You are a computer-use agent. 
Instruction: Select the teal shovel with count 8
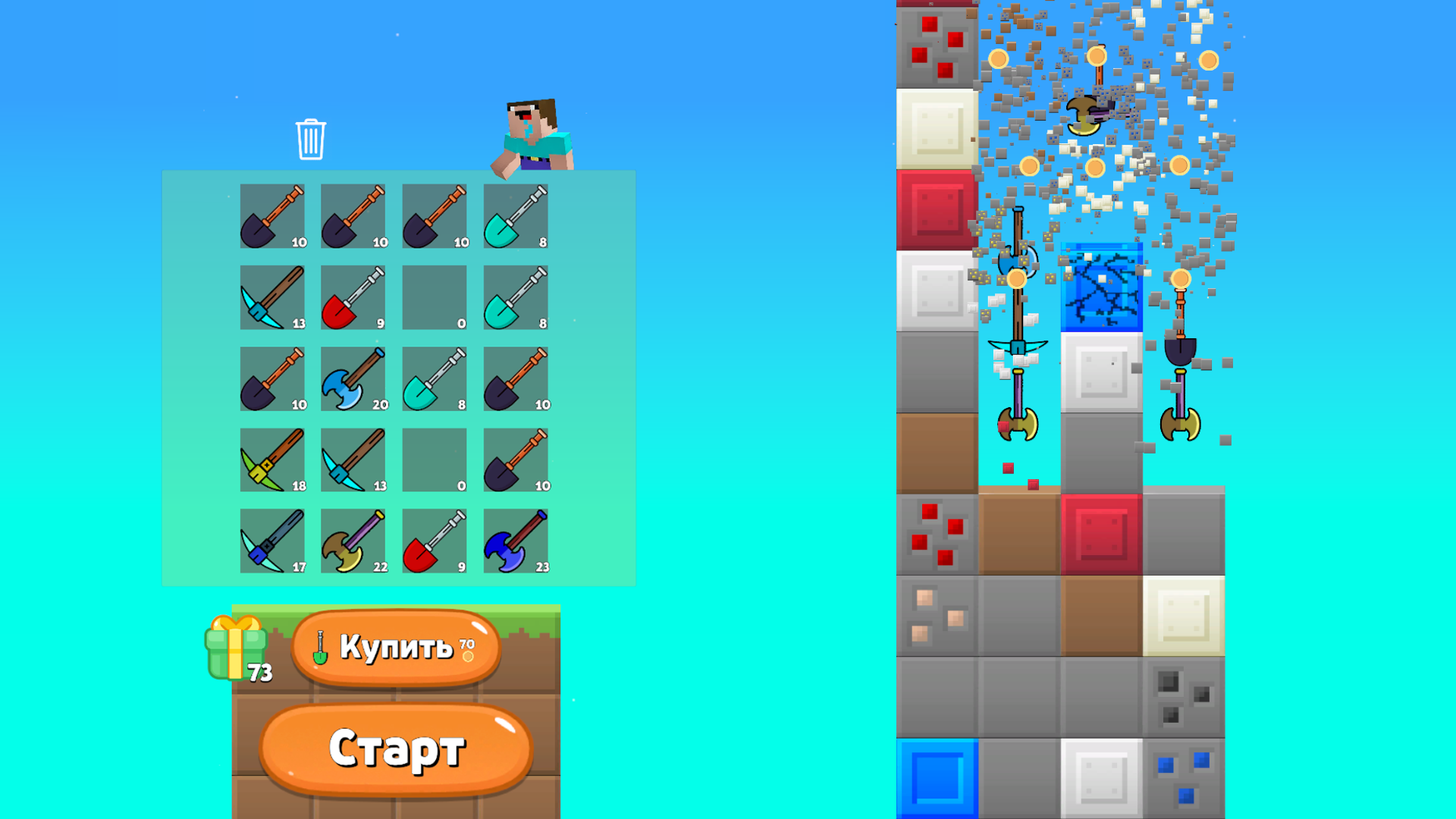click(516, 216)
